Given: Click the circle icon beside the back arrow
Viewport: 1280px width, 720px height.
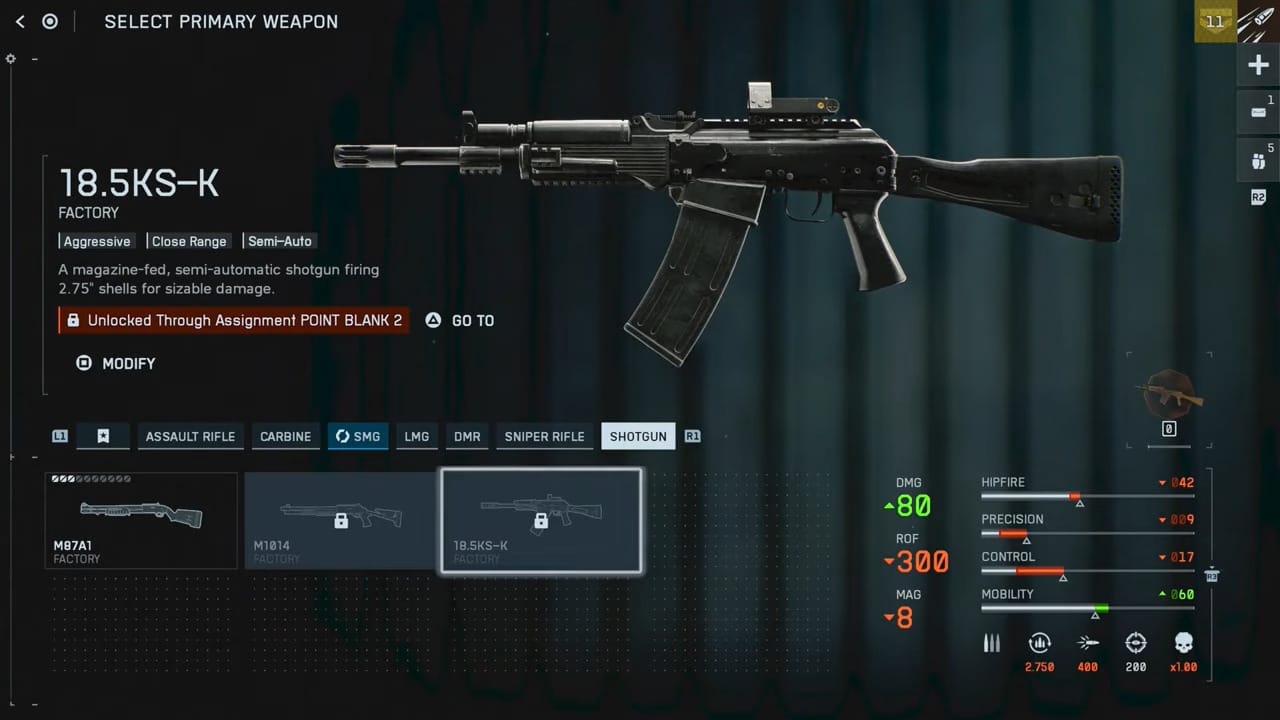Looking at the screenshot, I should (x=50, y=21).
